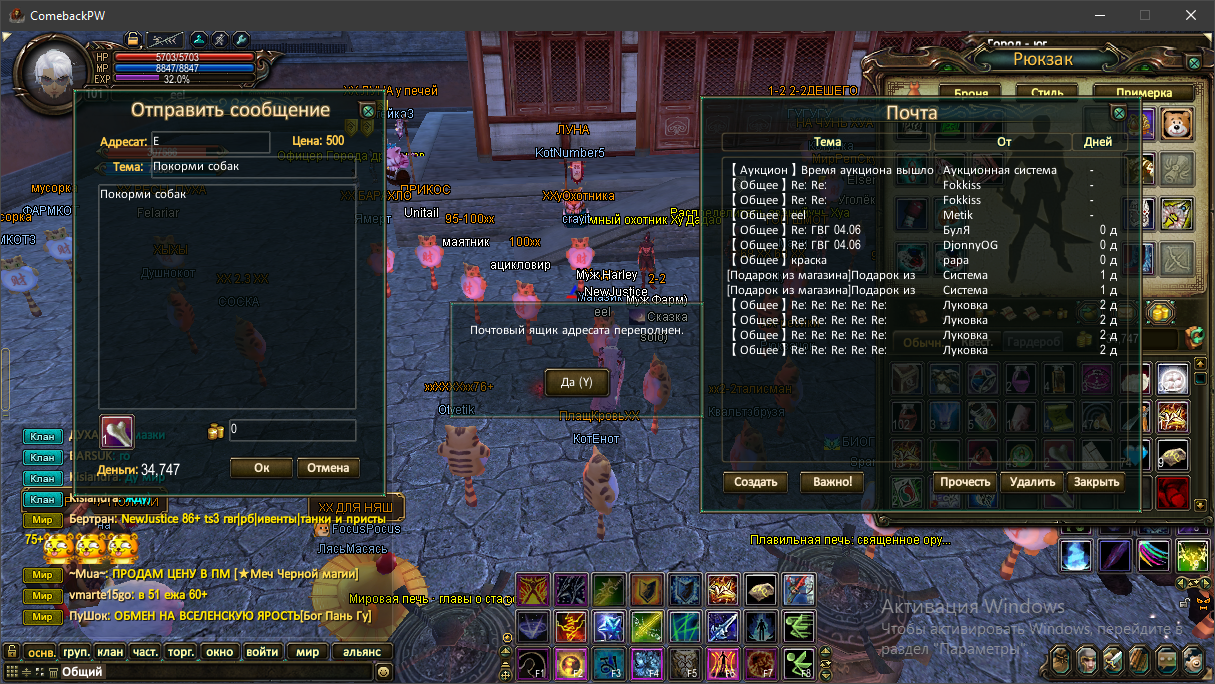1215x684 pixels.
Task: Click the Адресат recipient field
Action: pyautogui.click(x=210, y=142)
